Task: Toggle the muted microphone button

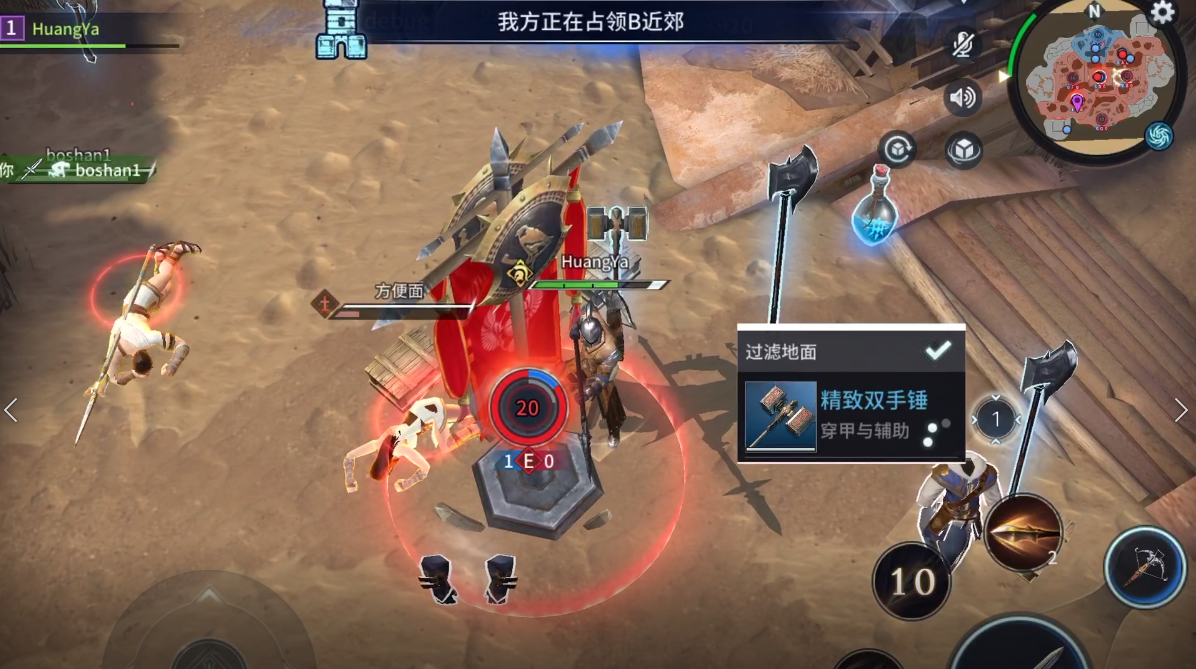Action: 962,44
